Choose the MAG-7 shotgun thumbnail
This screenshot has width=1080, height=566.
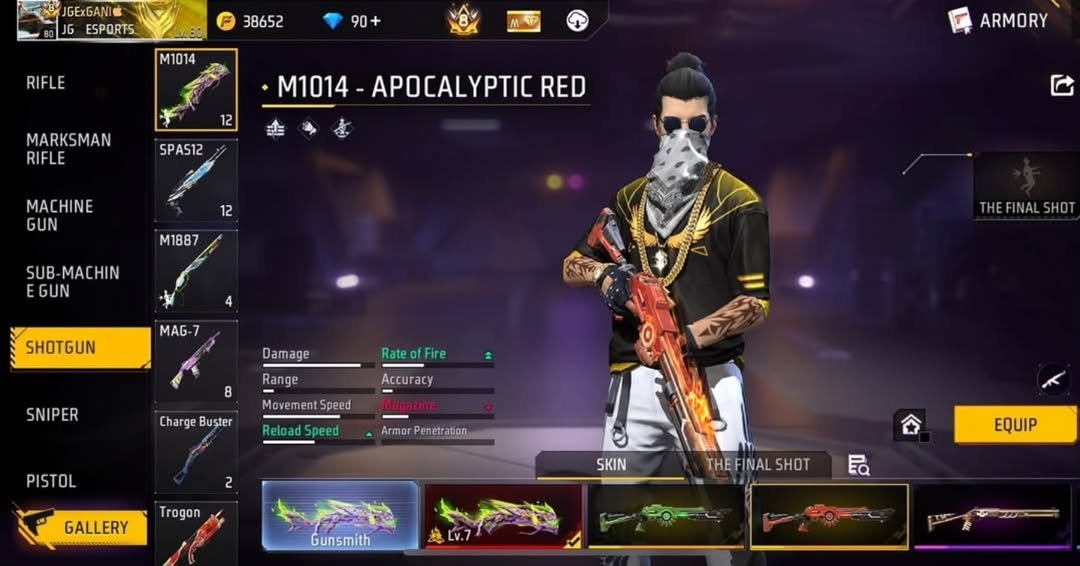(196, 361)
